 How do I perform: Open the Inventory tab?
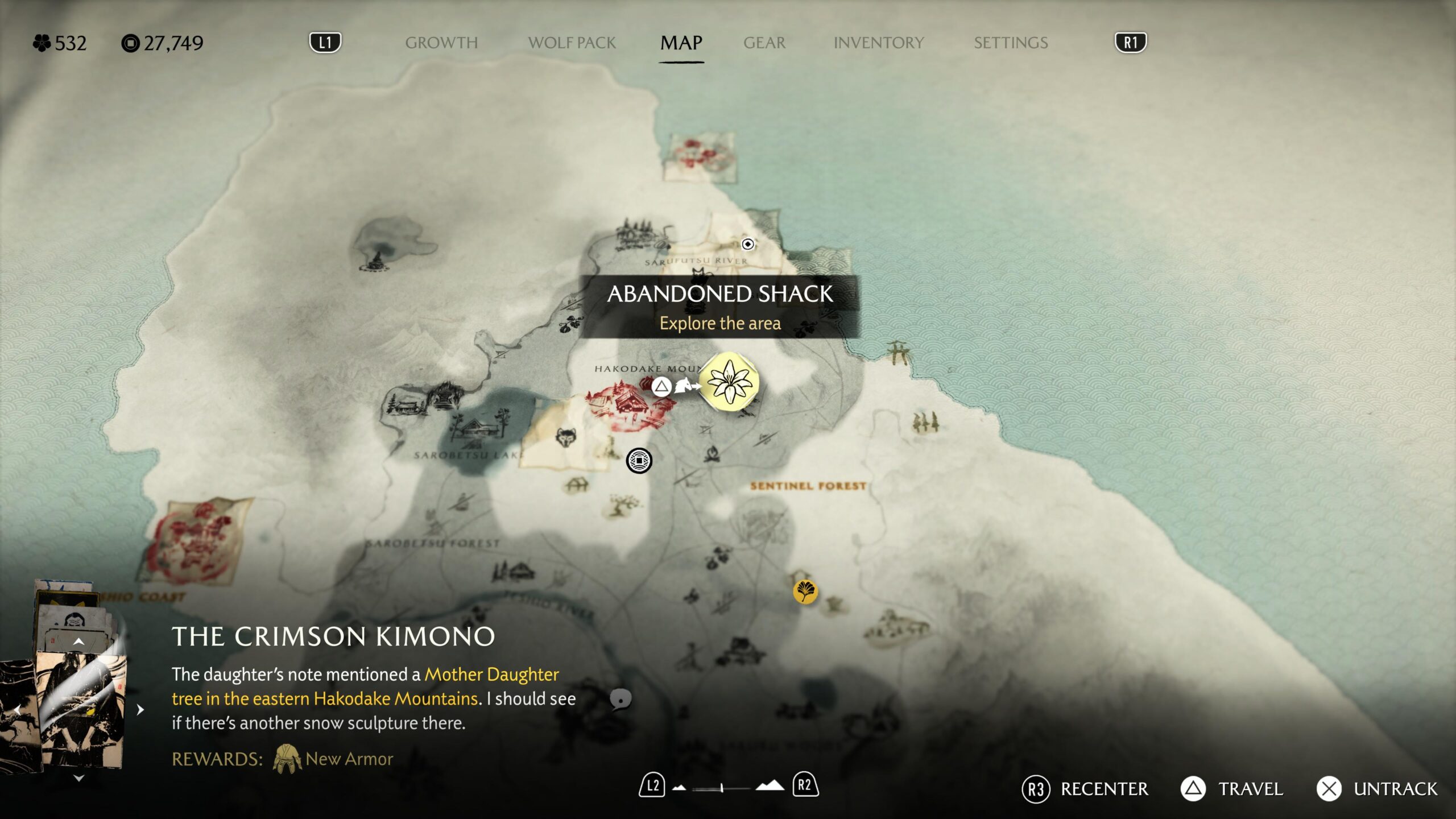pyautogui.click(x=878, y=43)
